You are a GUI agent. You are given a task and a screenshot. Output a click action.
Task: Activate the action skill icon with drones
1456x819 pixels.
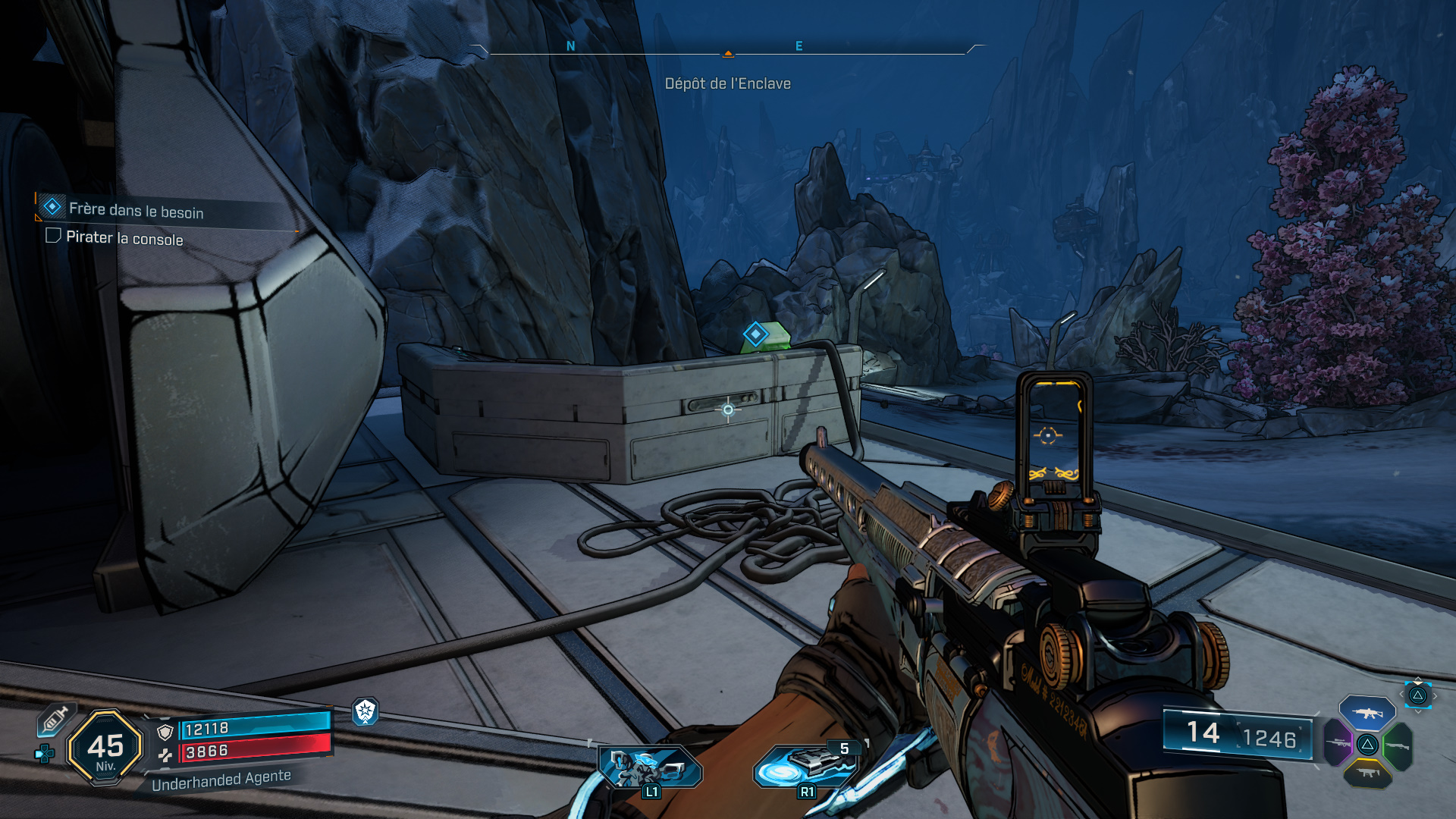[650, 768]
